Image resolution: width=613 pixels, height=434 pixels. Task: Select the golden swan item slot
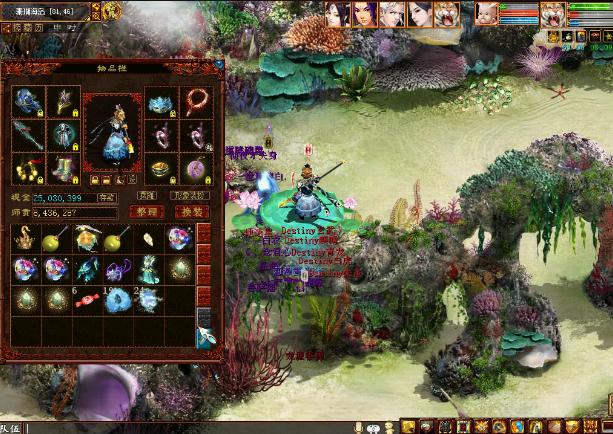click(25, 240)
